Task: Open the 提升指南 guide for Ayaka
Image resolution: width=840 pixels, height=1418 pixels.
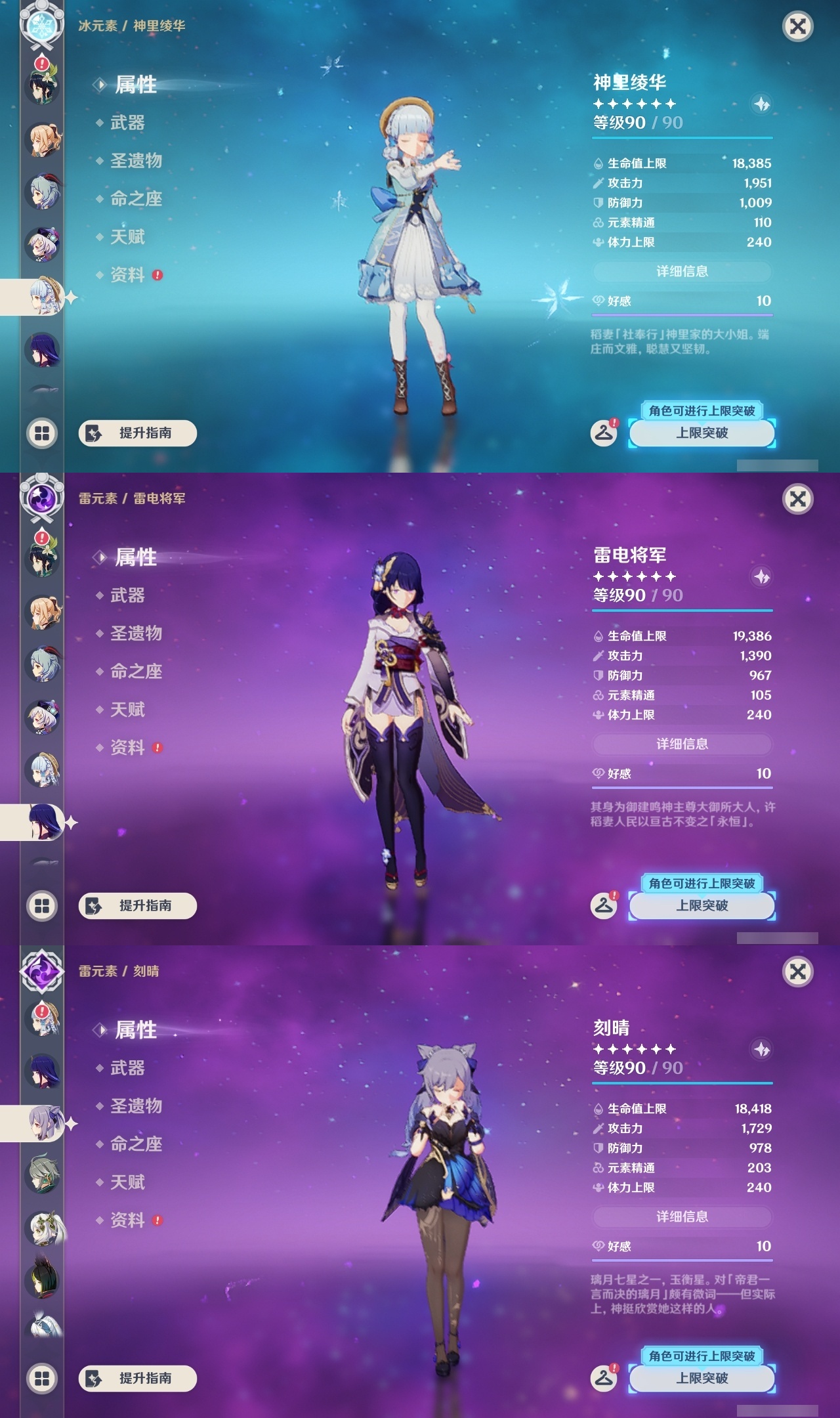Action: pyautogui.click(x=140, y=433)
